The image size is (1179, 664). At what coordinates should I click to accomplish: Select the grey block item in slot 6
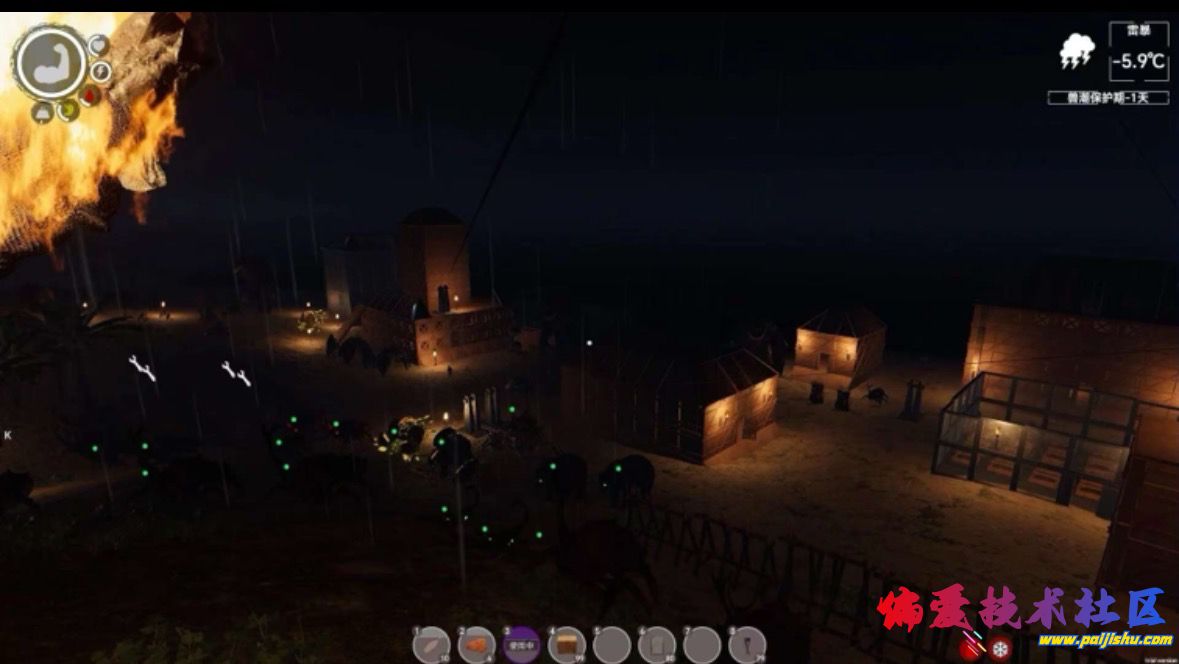(x=657, y=645)
